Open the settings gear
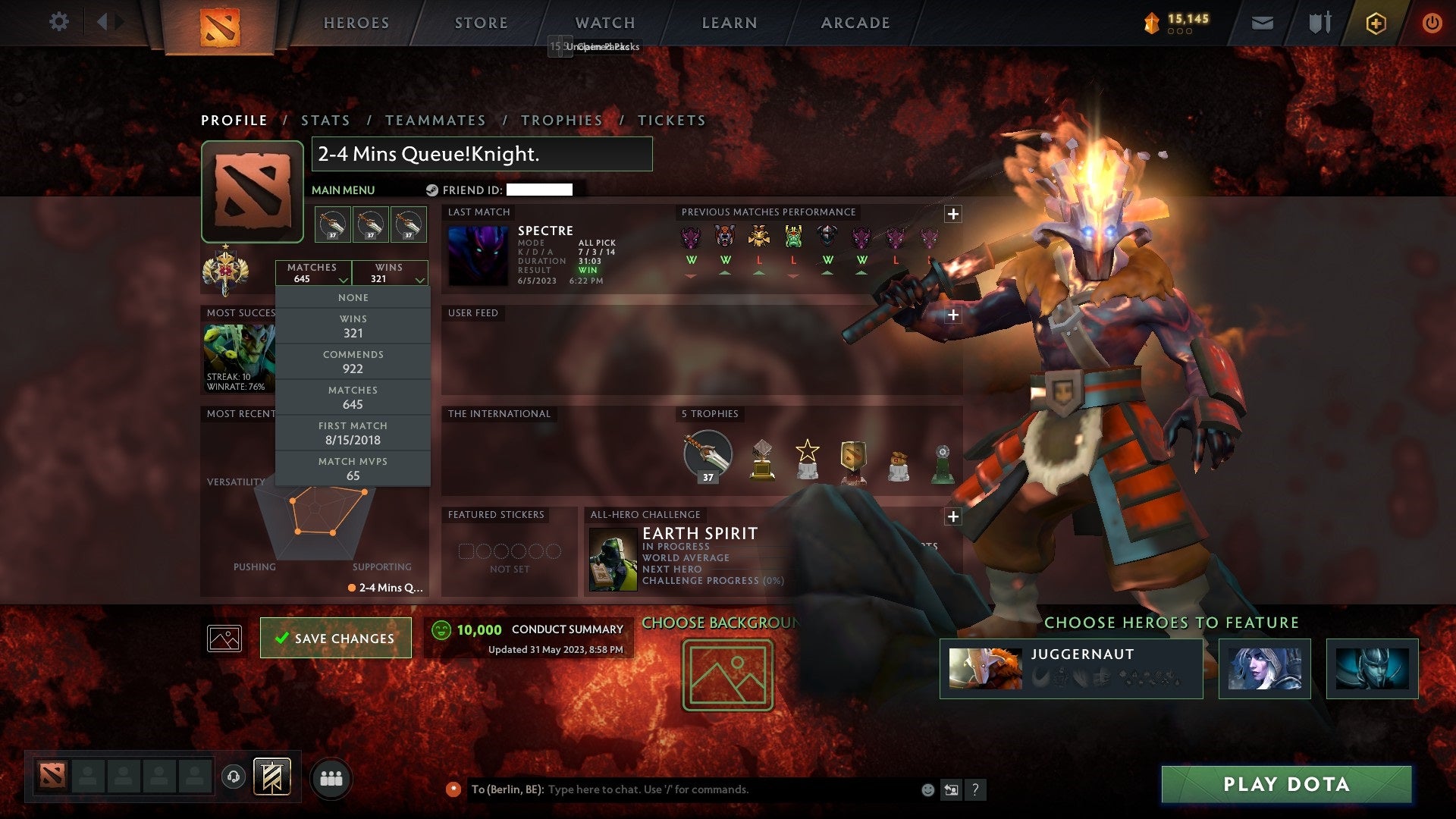The height and width of the screenshot is (819, 1456). (58, 21)
